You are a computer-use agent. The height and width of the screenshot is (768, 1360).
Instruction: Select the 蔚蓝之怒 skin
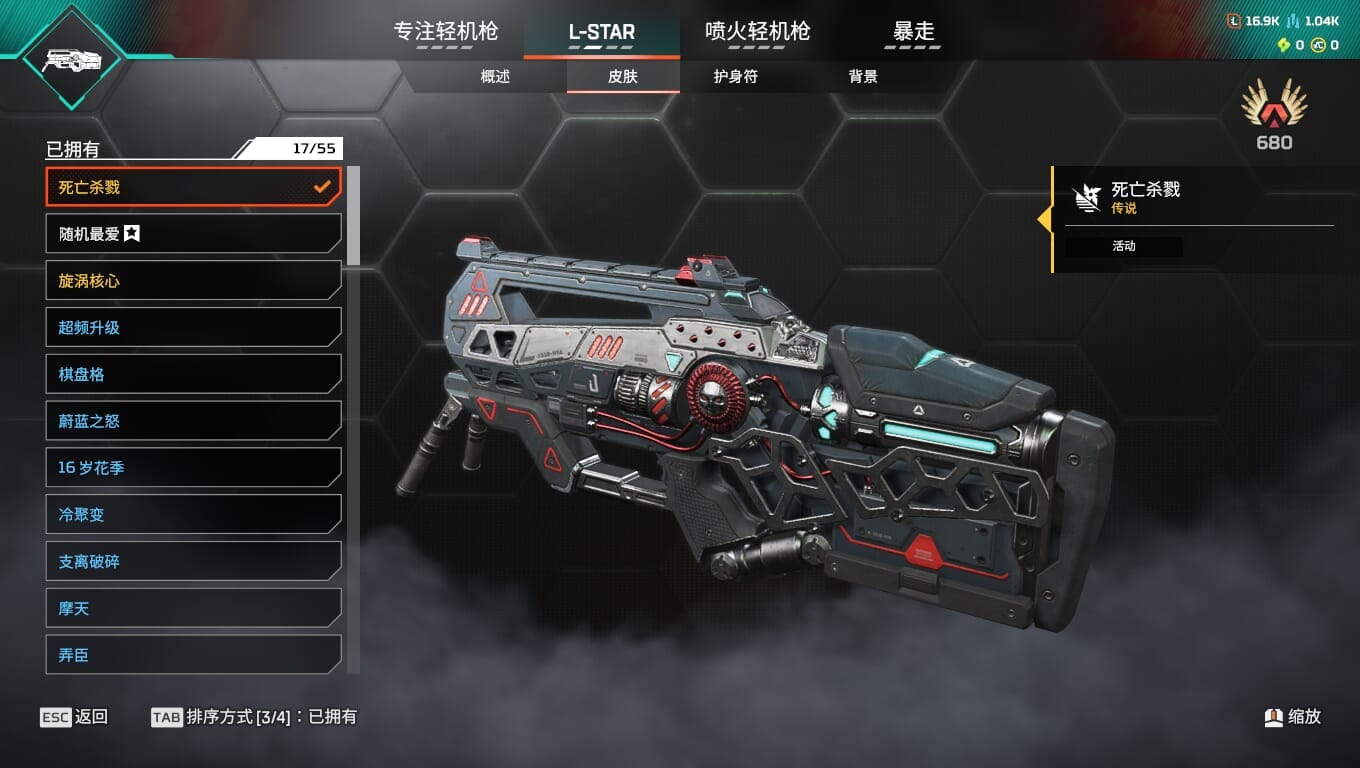pyautogui.click(x=193, y=421)
